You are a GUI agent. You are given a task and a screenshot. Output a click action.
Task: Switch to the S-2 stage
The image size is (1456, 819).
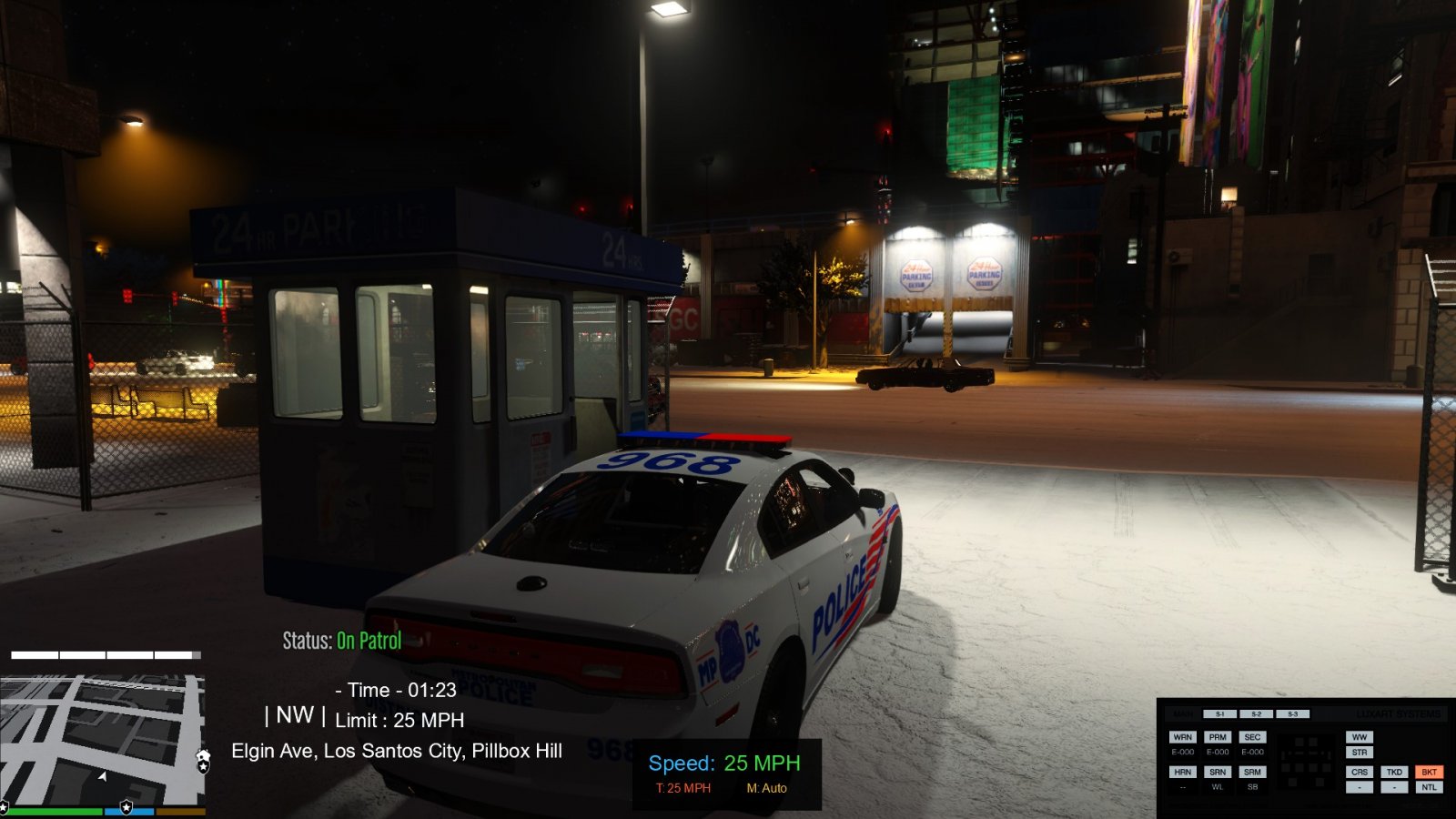(1256, 714)
